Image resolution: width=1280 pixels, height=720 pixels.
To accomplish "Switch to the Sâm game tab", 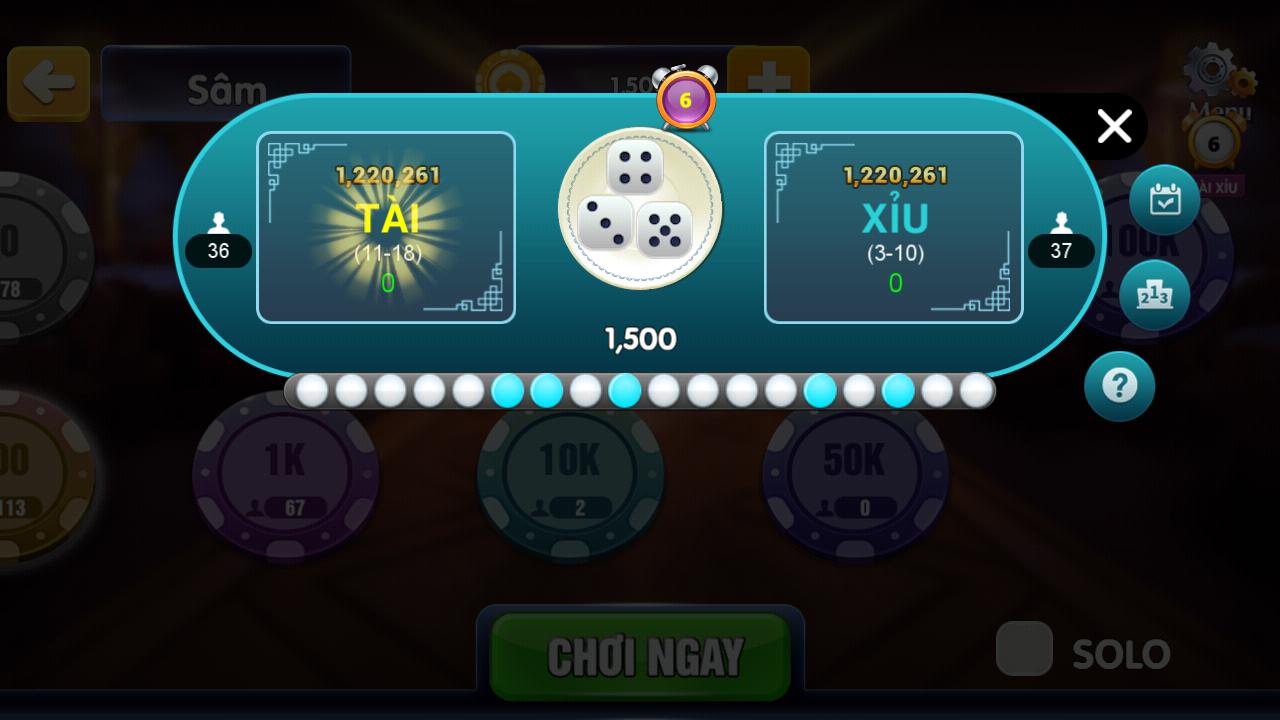I will click(225, 86).
